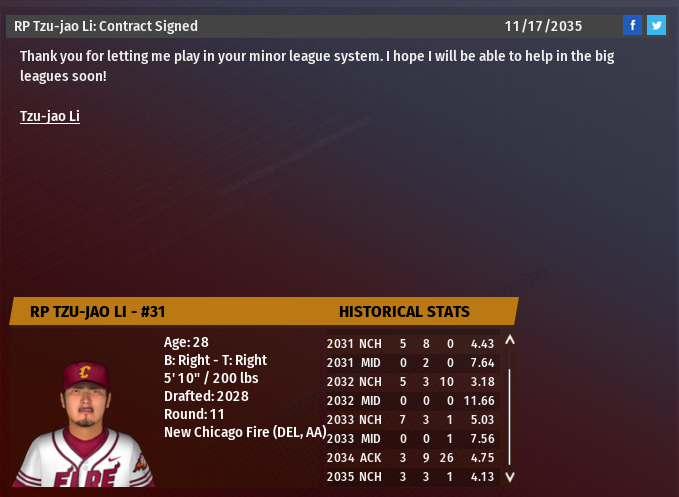The height and width of the screenshot is (497, 679).
Task: Open the New Chicago Fire team link
Action: (x=244, y=432)
